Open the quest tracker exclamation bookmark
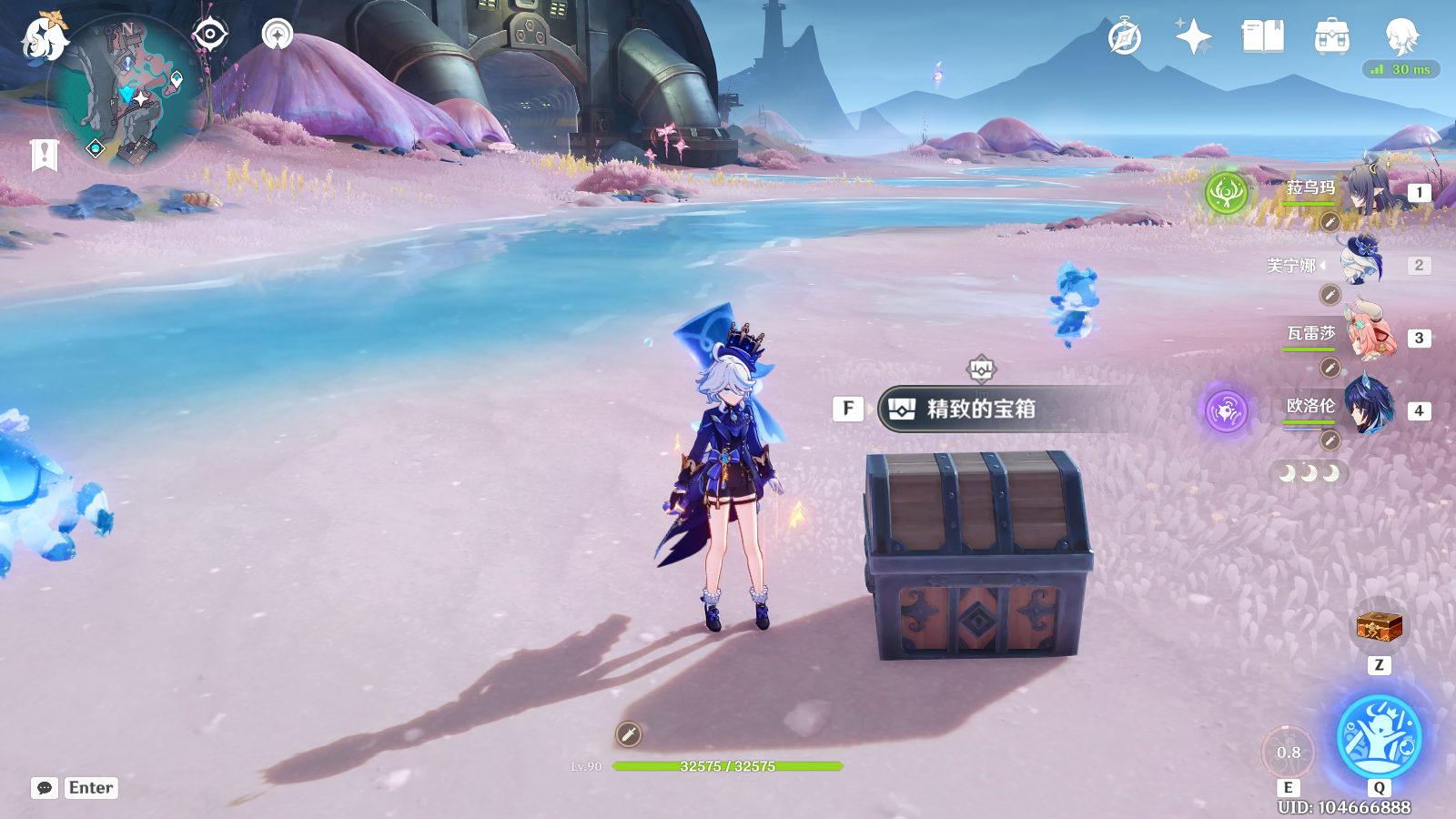Screen dimensions: 1456x819 (x=44, y=155)
